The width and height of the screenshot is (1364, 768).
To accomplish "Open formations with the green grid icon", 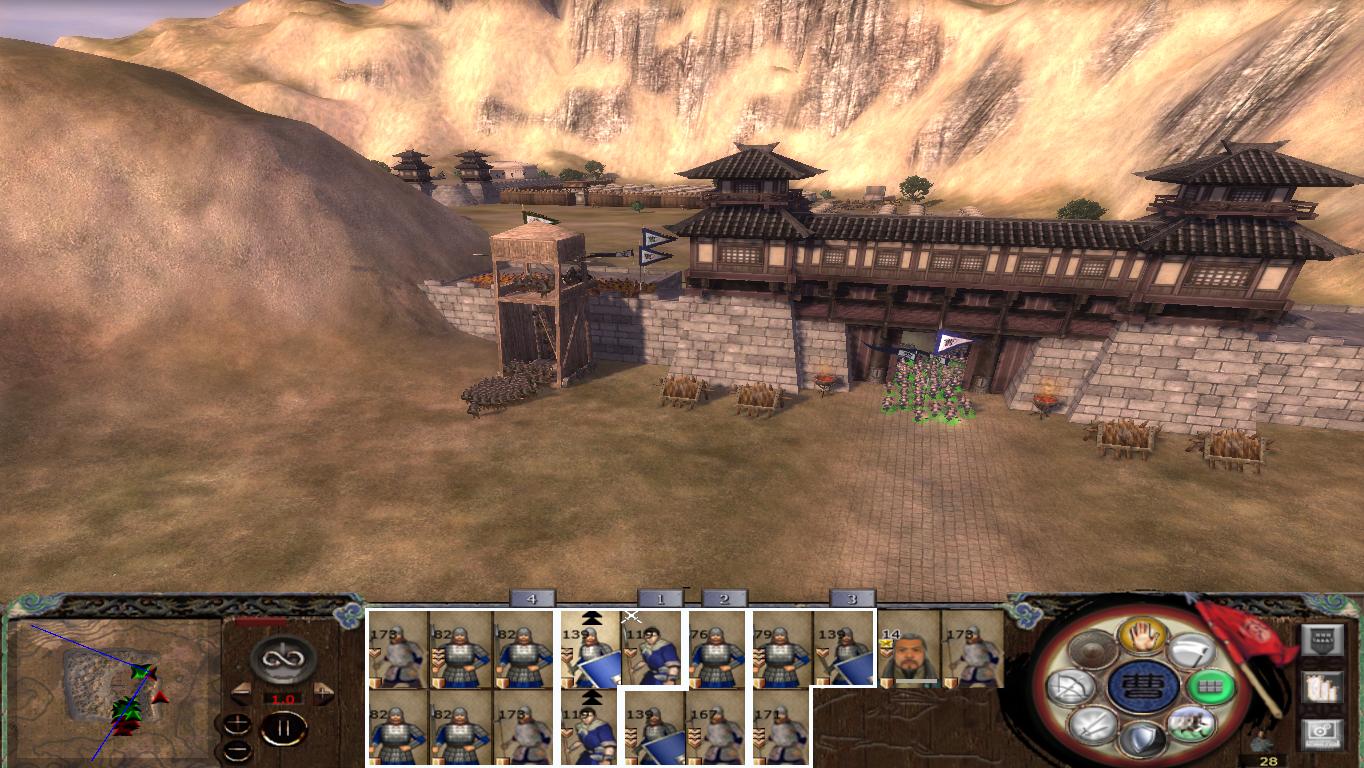I will 1211,687.
